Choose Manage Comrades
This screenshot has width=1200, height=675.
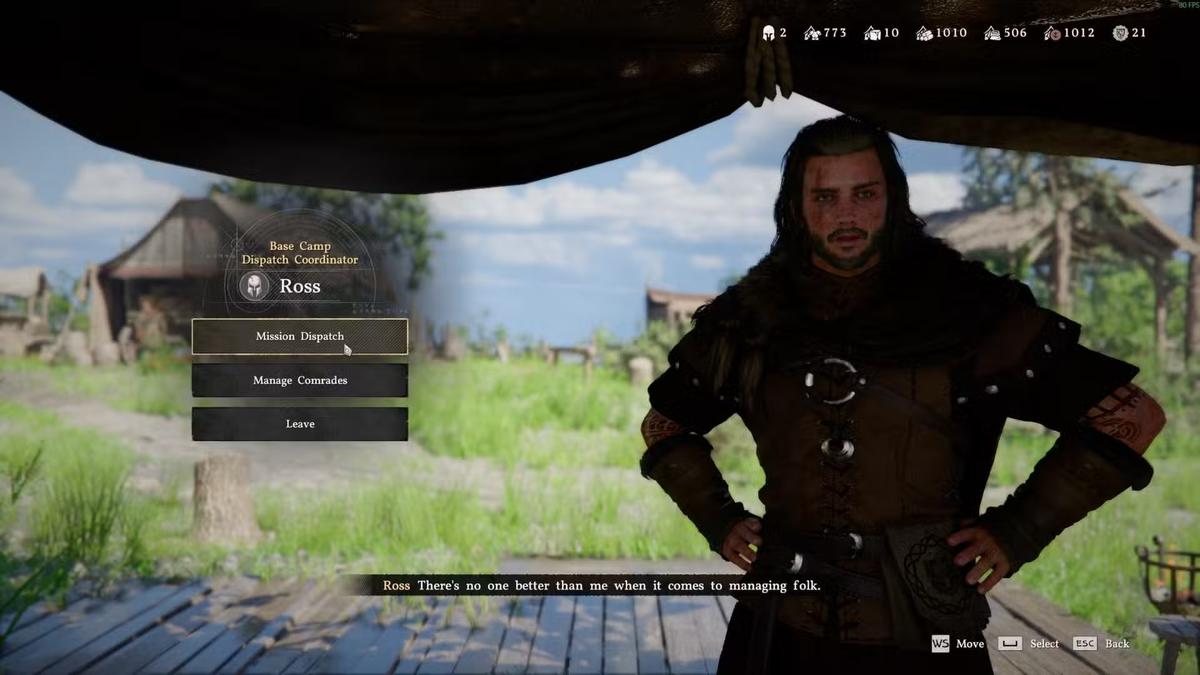[x=299, y=380]
